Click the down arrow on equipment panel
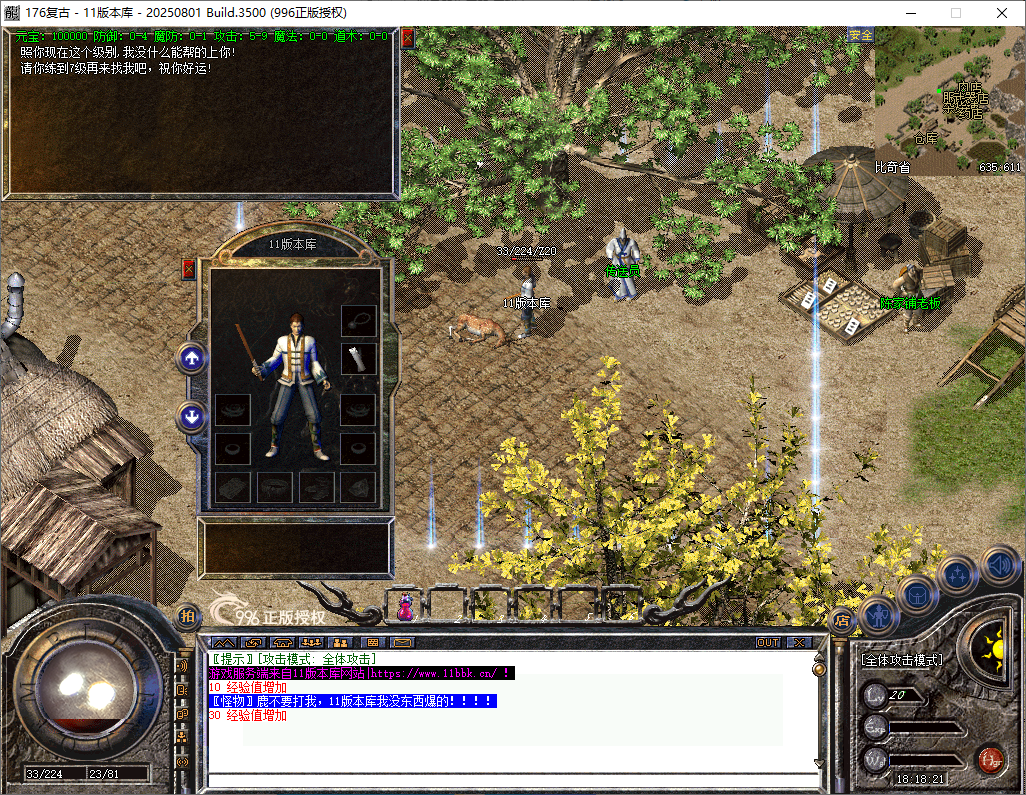This screenshot has height=795, width=1026. coord(191,416)
